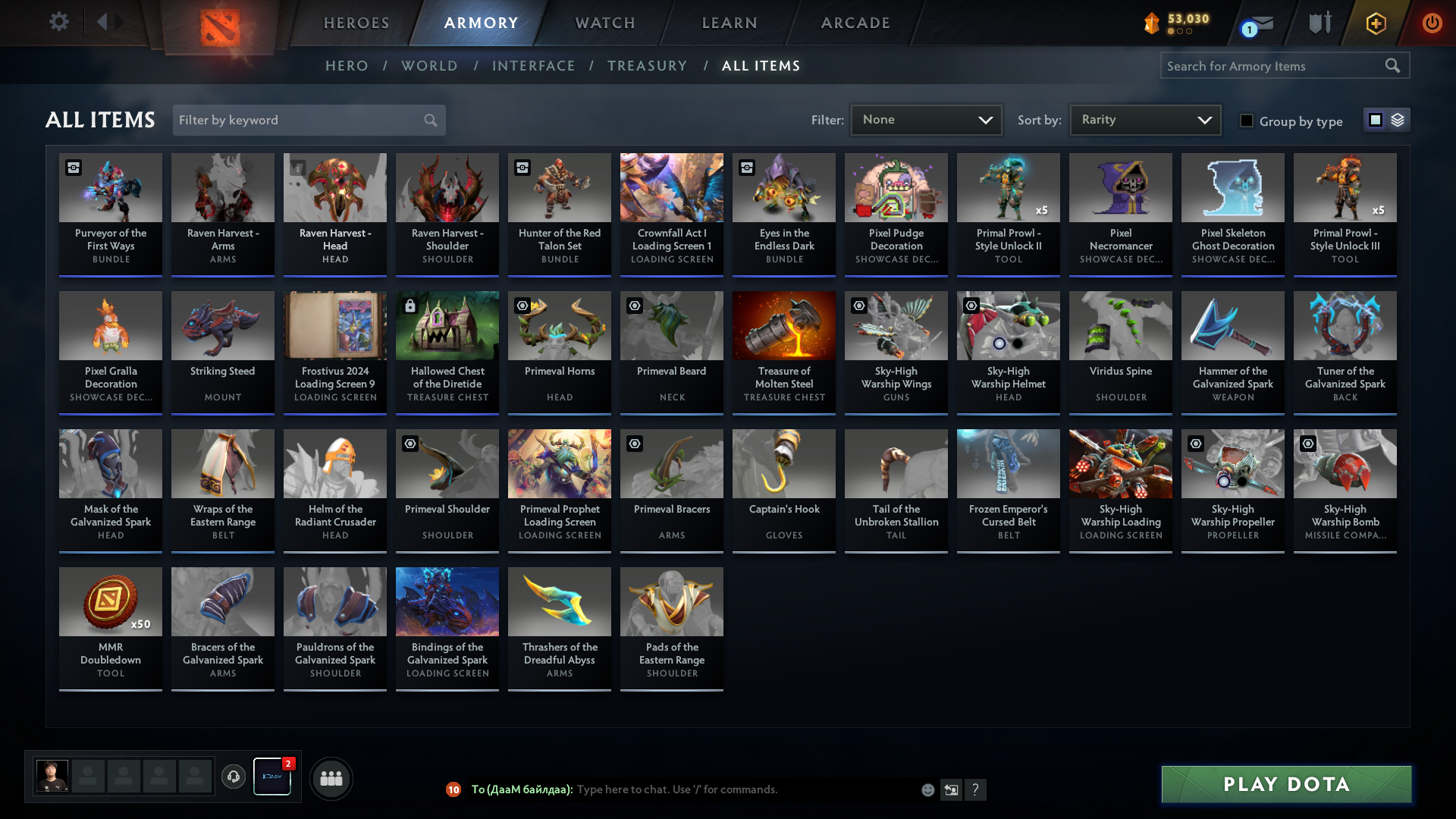This screenshot has height=819, width=1456.
Task: Open the Filter None dropdown
Action: pos(926,119)
